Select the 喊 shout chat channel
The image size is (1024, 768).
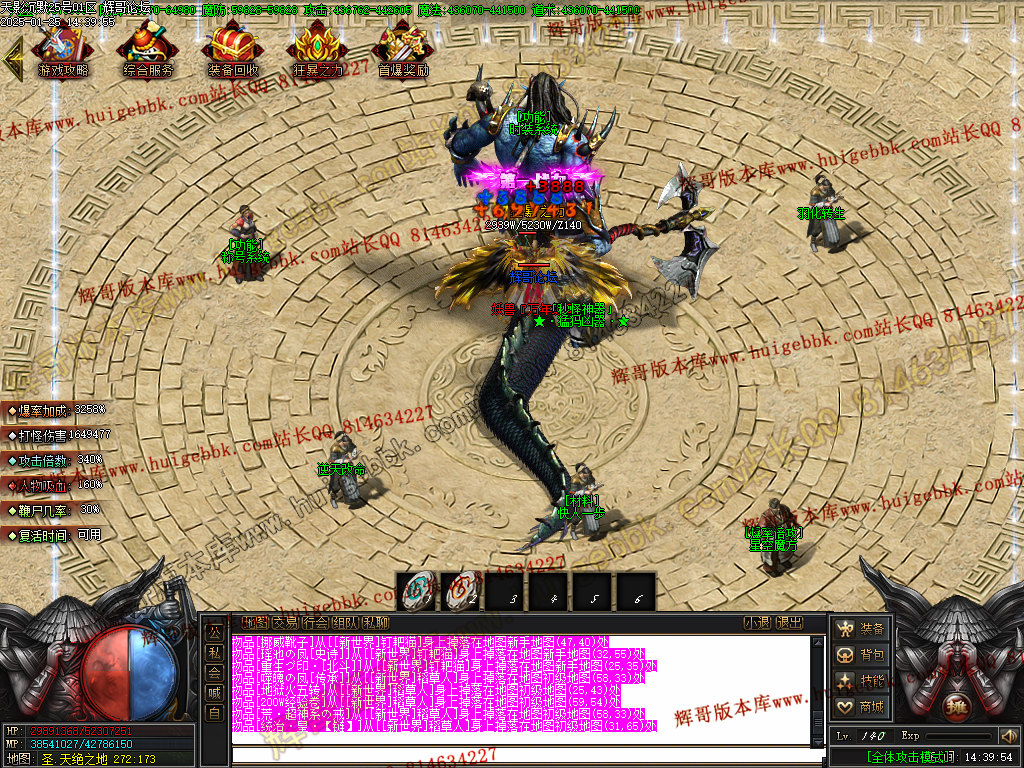[x=214, y=692]
